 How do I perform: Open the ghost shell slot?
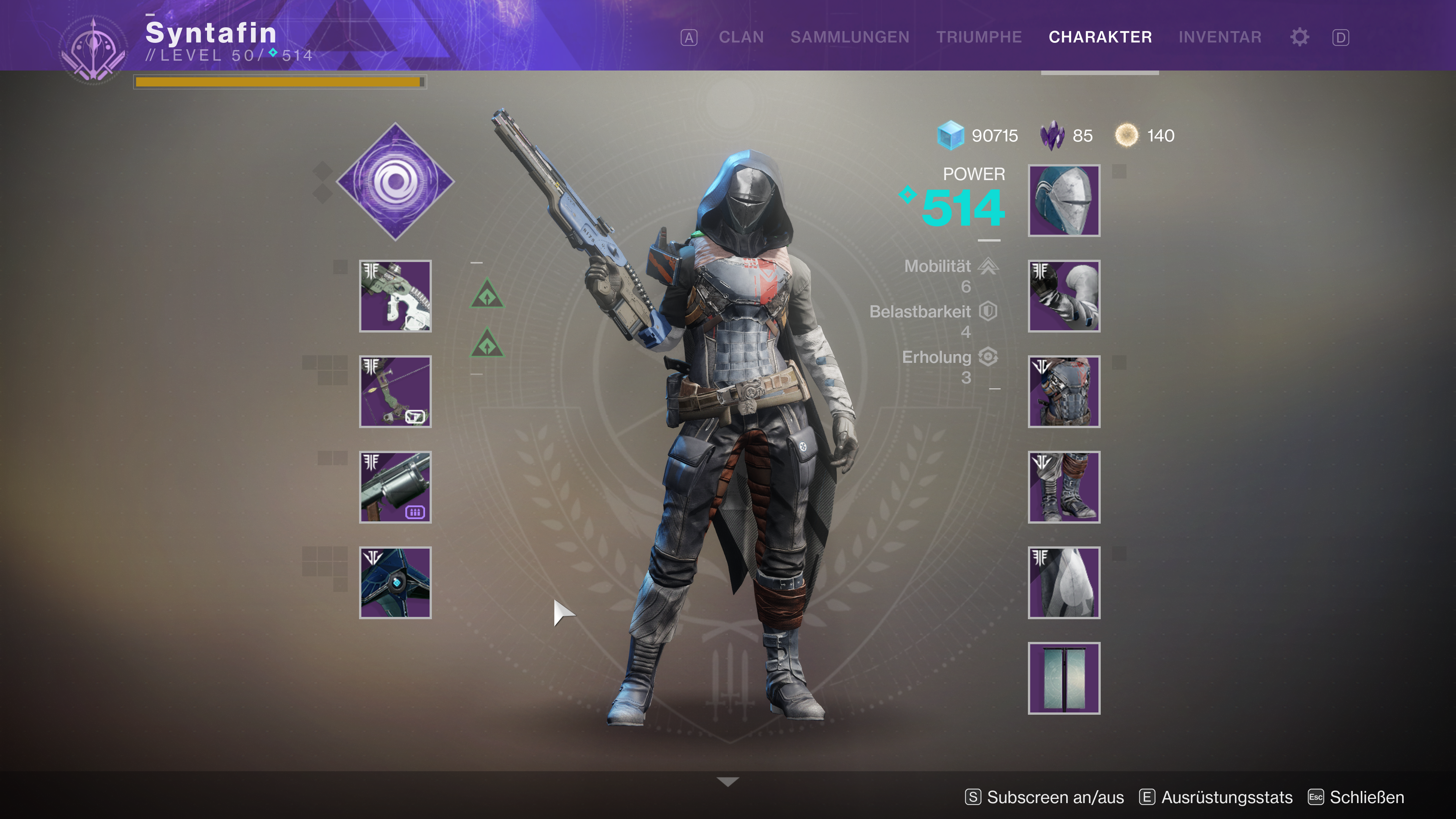point(395,583)
